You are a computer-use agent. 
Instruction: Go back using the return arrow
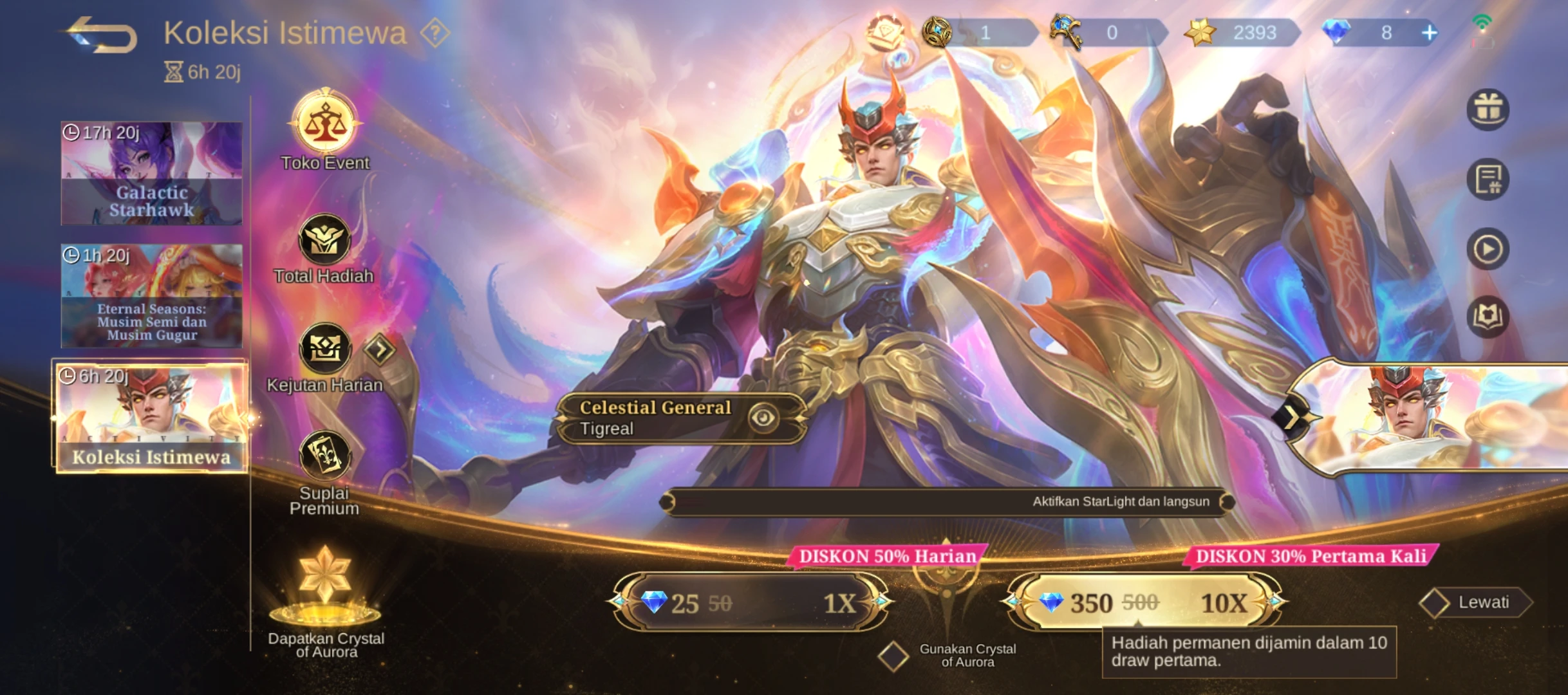tap(103, 35)
